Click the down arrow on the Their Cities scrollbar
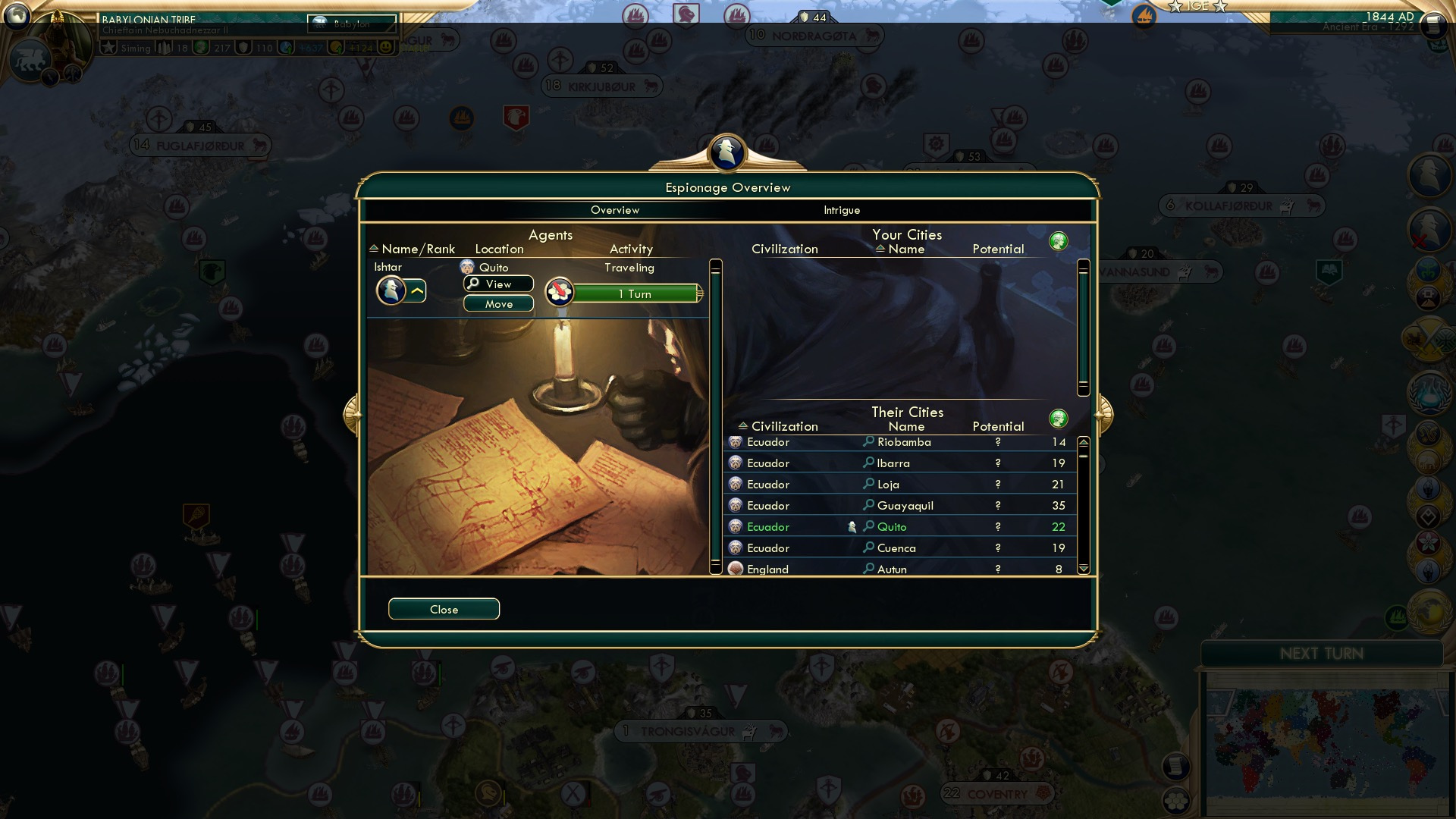The width and height of the screenshot is (1456, 819). point(1084,567)
